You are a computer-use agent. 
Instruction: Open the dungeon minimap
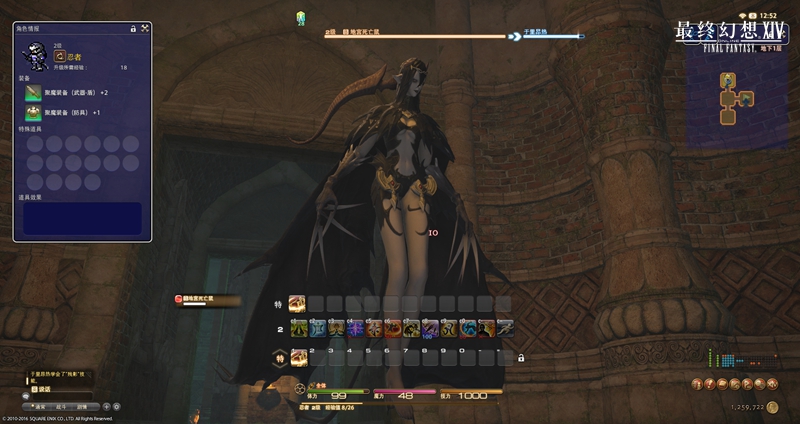click(737, 92)
